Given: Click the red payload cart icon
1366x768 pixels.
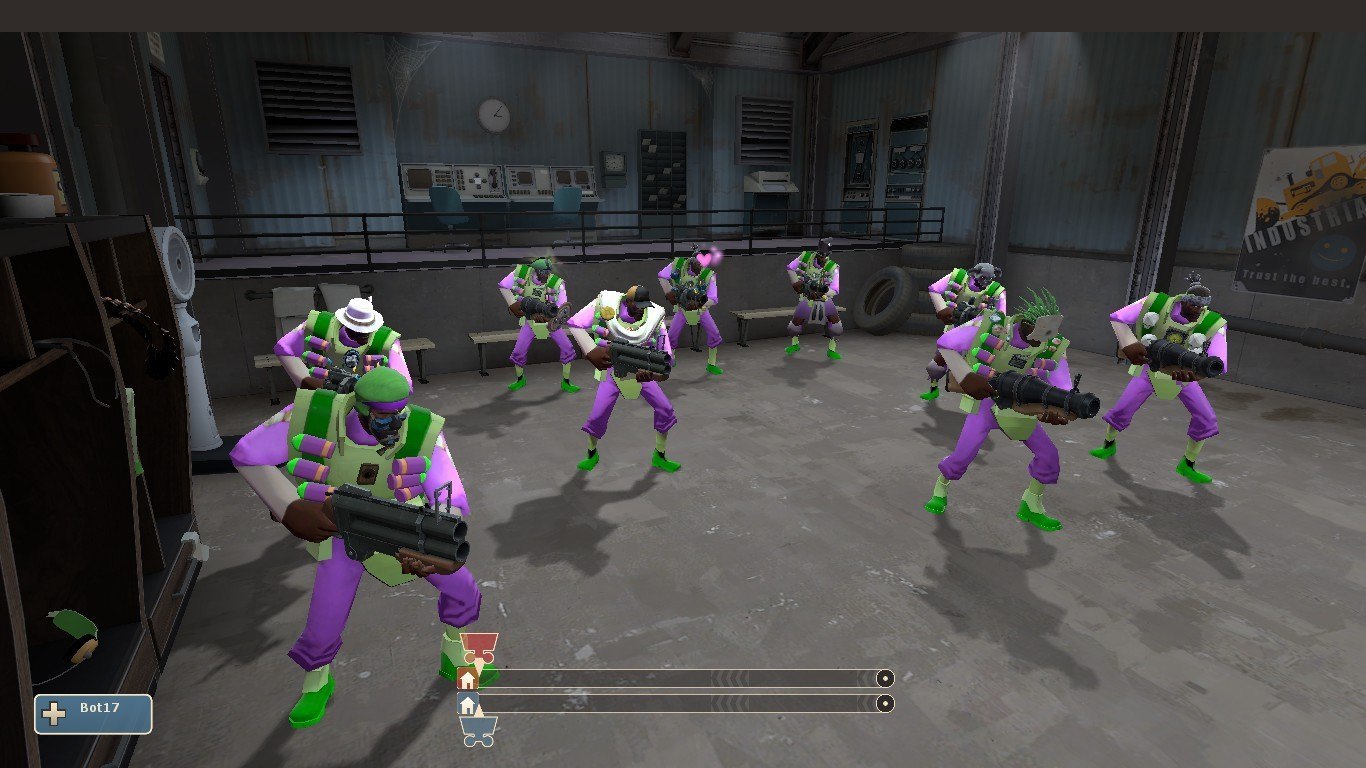Looking at the screenshot, I should [478, 646].
